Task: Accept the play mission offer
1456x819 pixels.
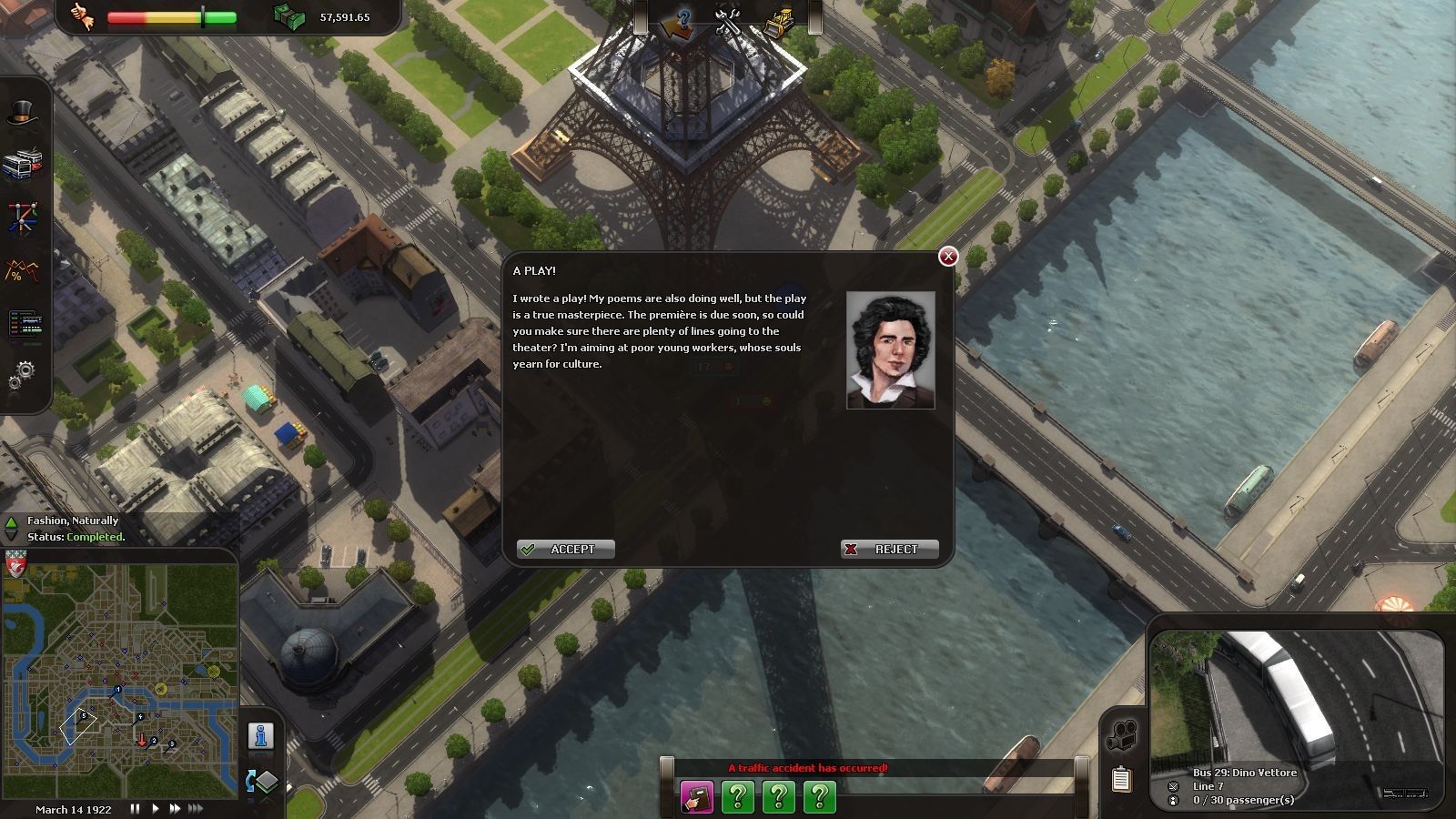Action: click(x=566, y=549)
